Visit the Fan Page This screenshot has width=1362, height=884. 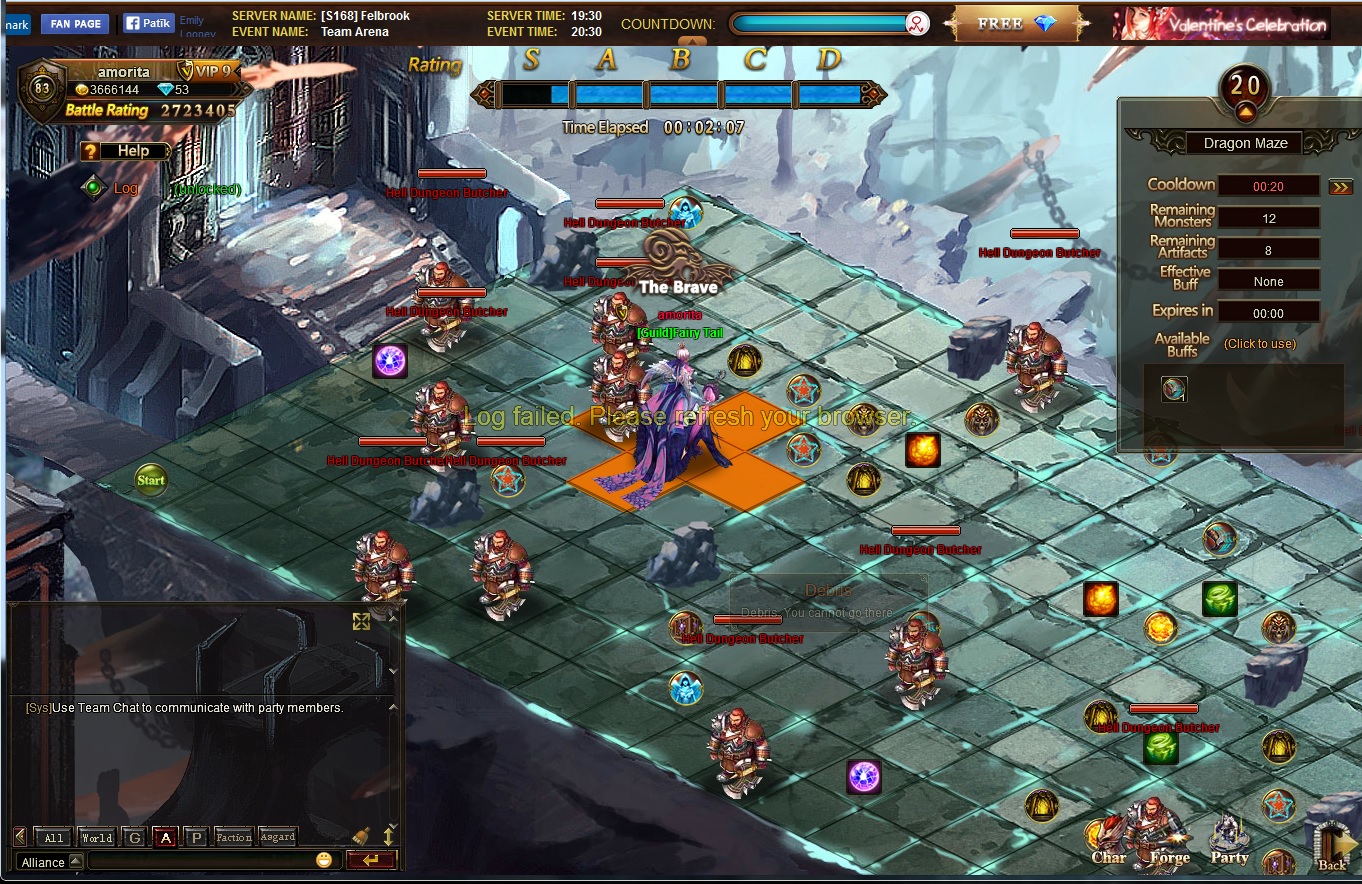coord(76,24)
